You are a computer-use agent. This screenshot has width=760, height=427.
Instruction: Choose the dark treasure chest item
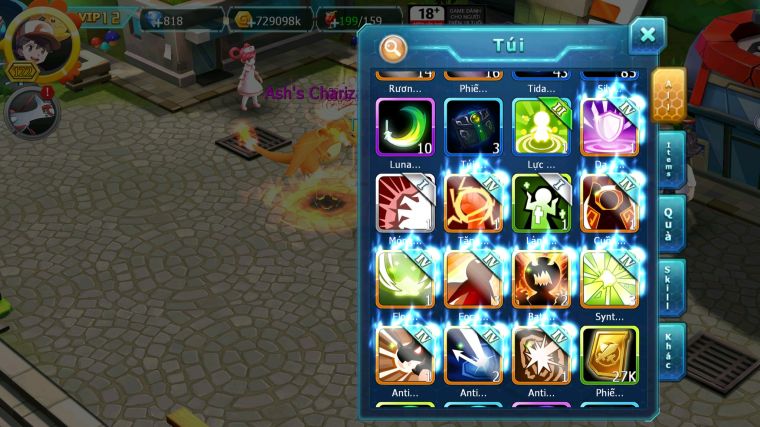(x=473, y=126)
